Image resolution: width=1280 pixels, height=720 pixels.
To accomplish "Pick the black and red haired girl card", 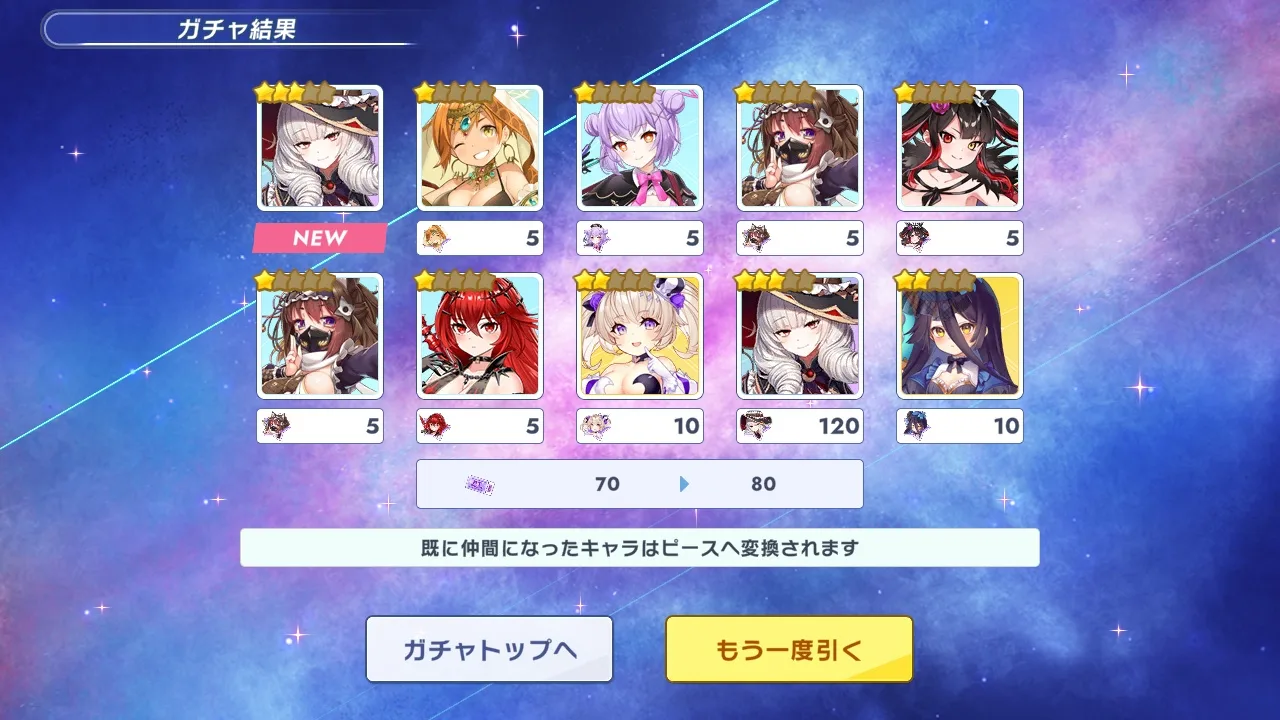I will [960, 148].
